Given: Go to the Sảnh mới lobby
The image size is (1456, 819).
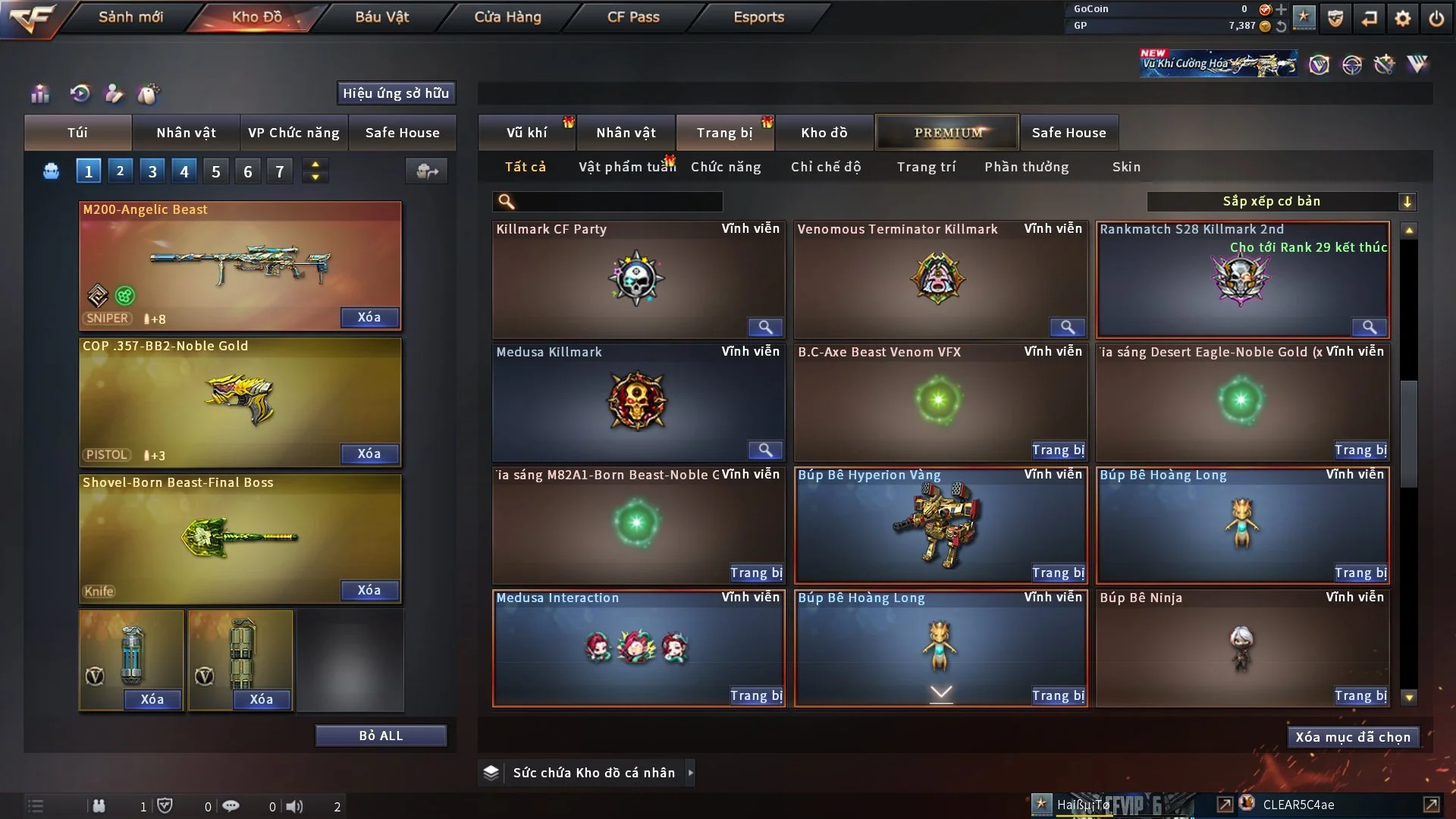Looking at the screenshot, I should pos(130,17).
